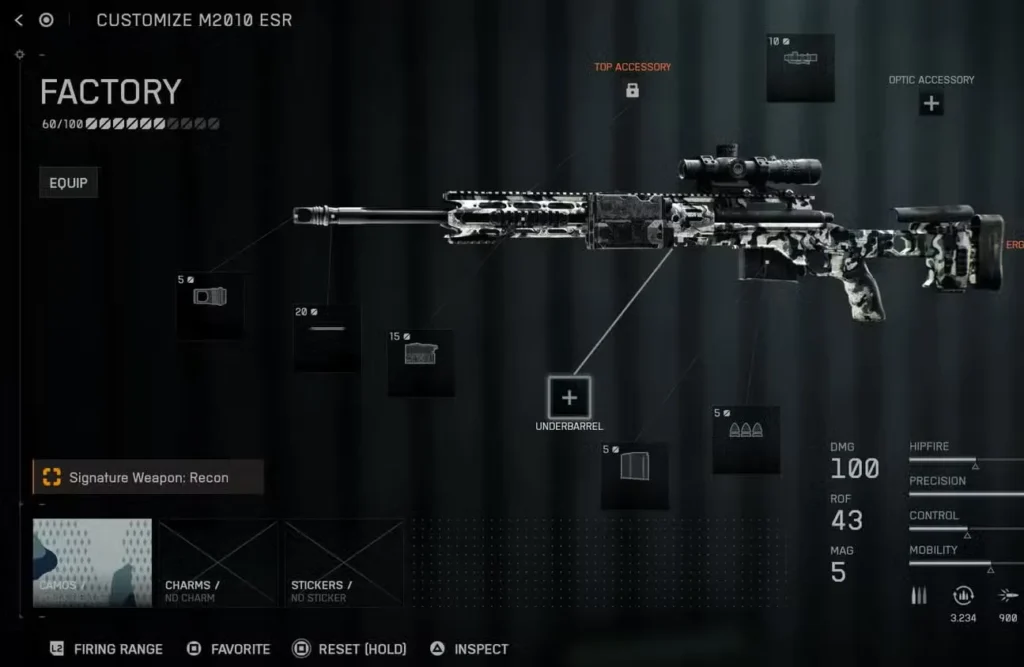The image size is (1024, 667).
Task: Open the Stickers slot
Action: [x=344, y=563]
